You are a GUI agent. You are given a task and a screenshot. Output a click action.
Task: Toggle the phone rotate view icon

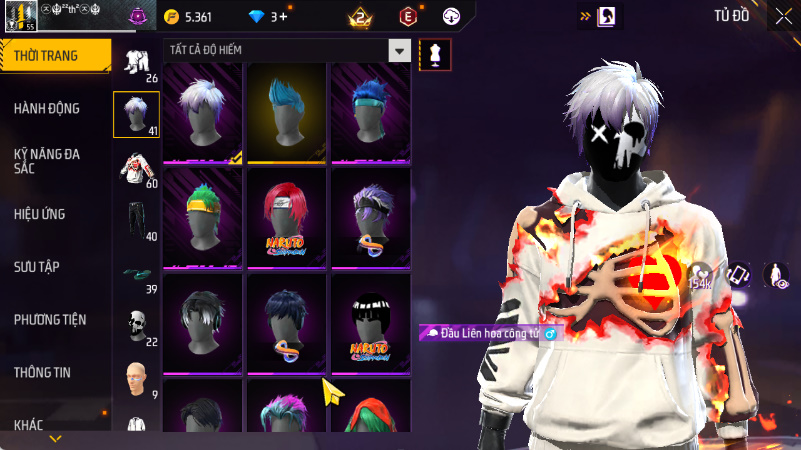[x=739, y=275]
